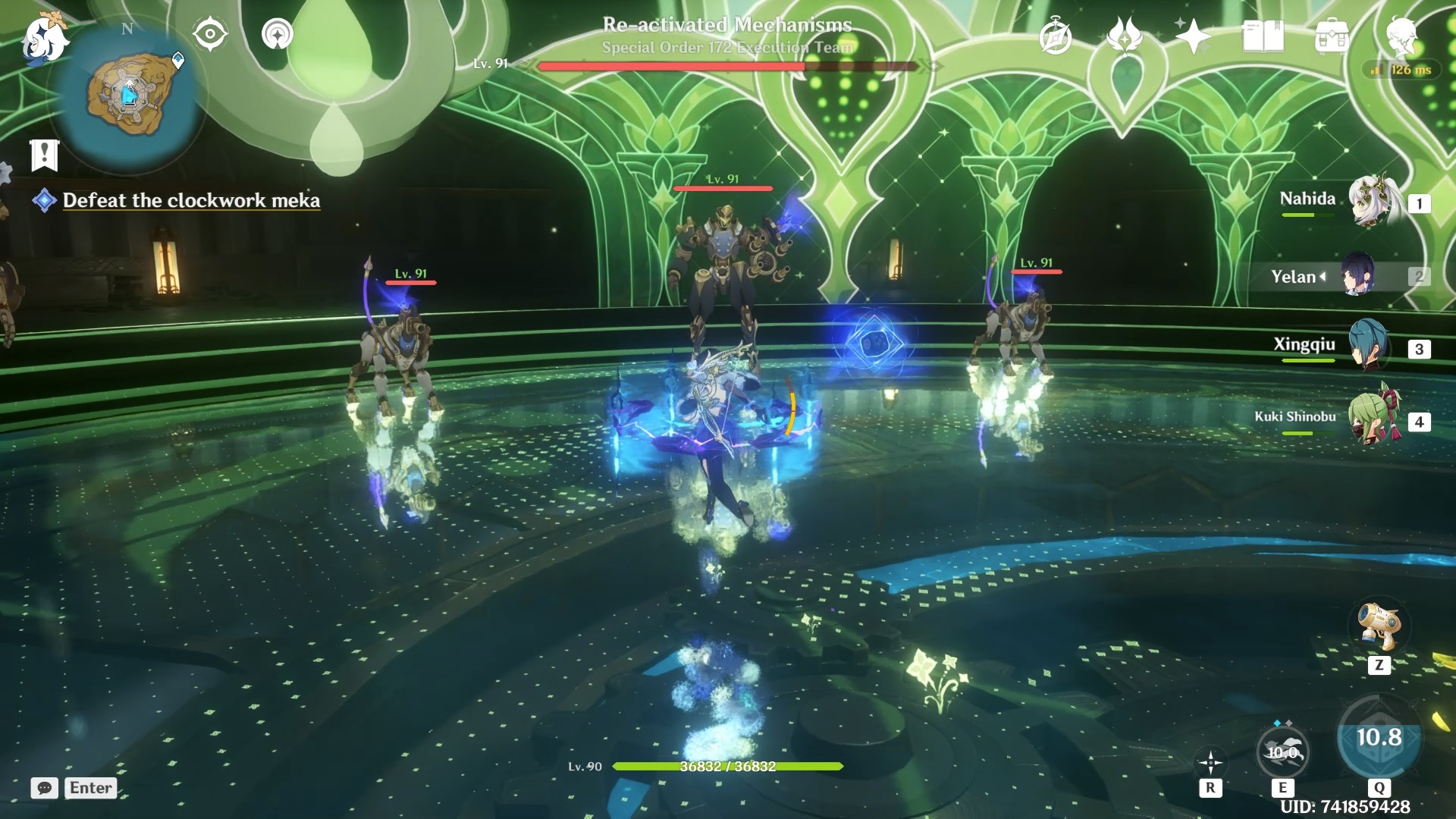The width and height of the screenshot is (1456, 819).
Task: Open the compass icon in the top bar
Action: point(1055,36)
